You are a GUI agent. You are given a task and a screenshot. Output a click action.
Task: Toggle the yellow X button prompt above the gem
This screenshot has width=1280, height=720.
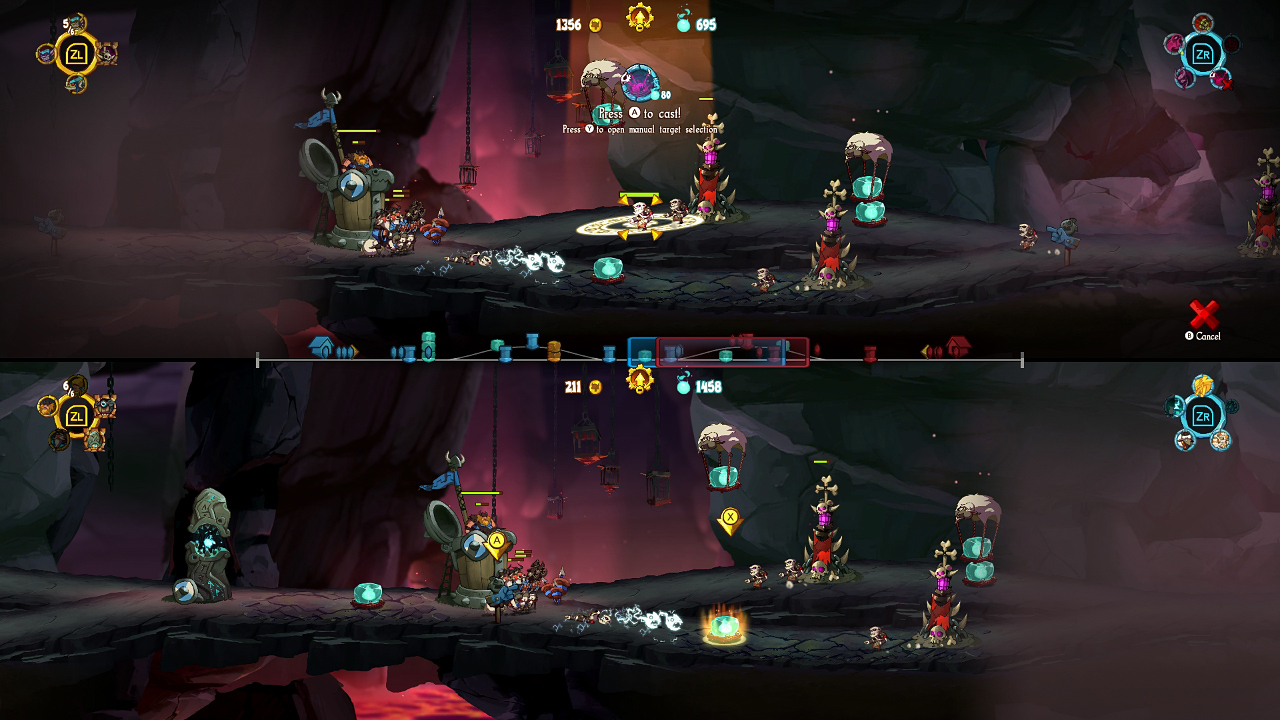click(728, 517)
